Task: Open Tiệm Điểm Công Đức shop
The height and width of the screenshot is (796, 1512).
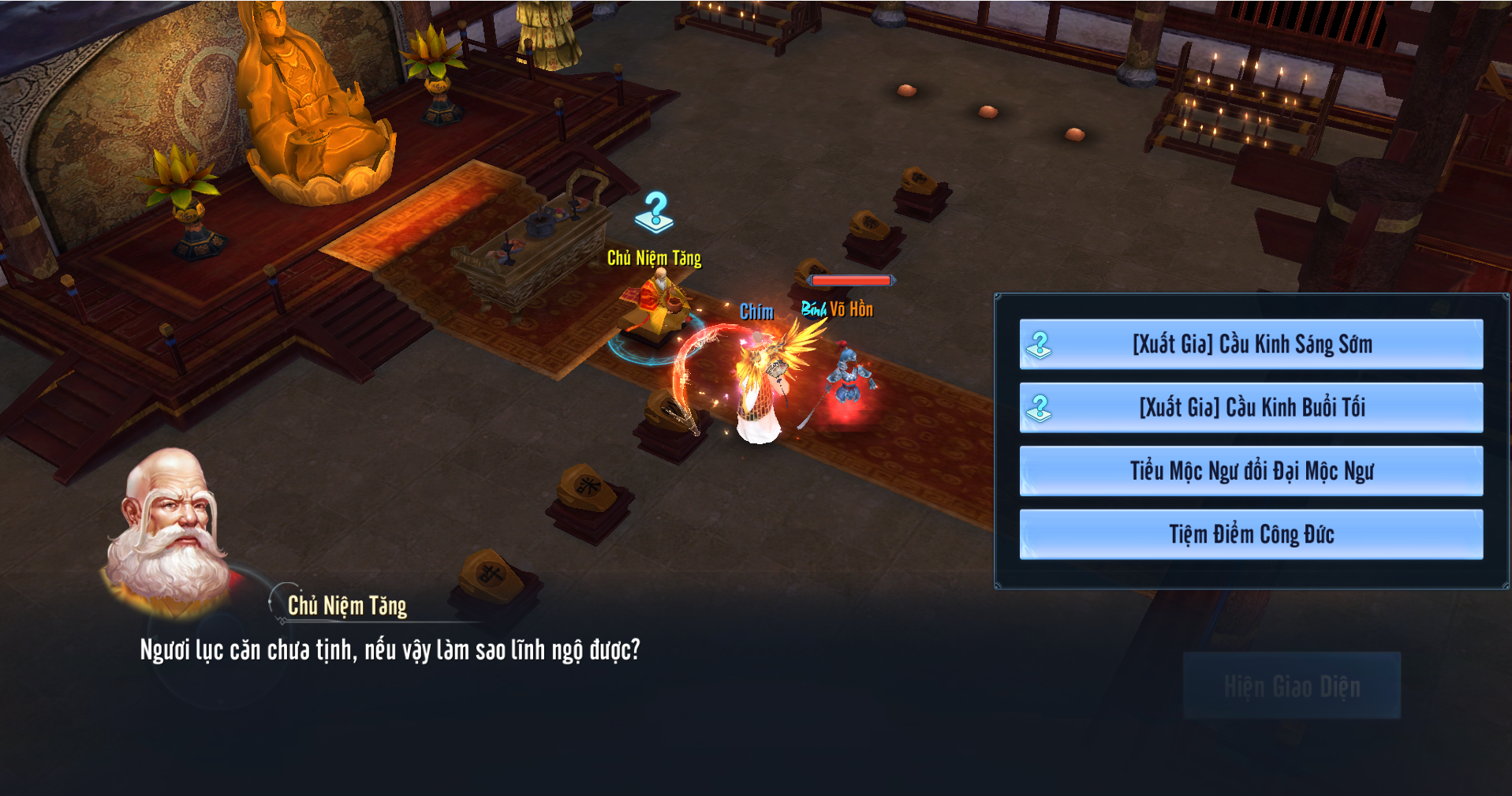Action: pyautogui.click(x=1251, y=534)
